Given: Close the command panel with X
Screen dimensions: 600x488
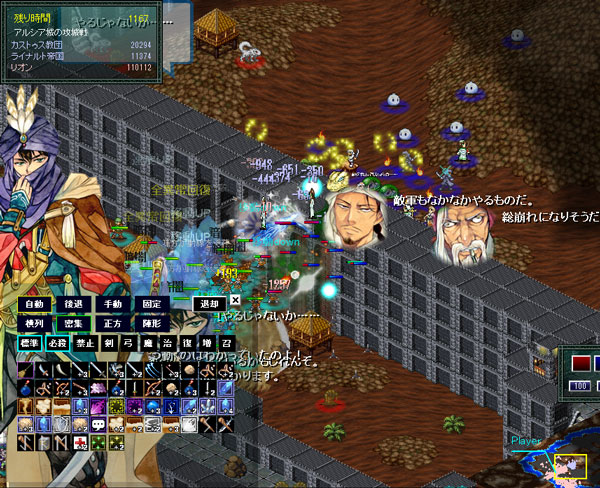Looking at the screenshot, I should (x=235, y=299).
